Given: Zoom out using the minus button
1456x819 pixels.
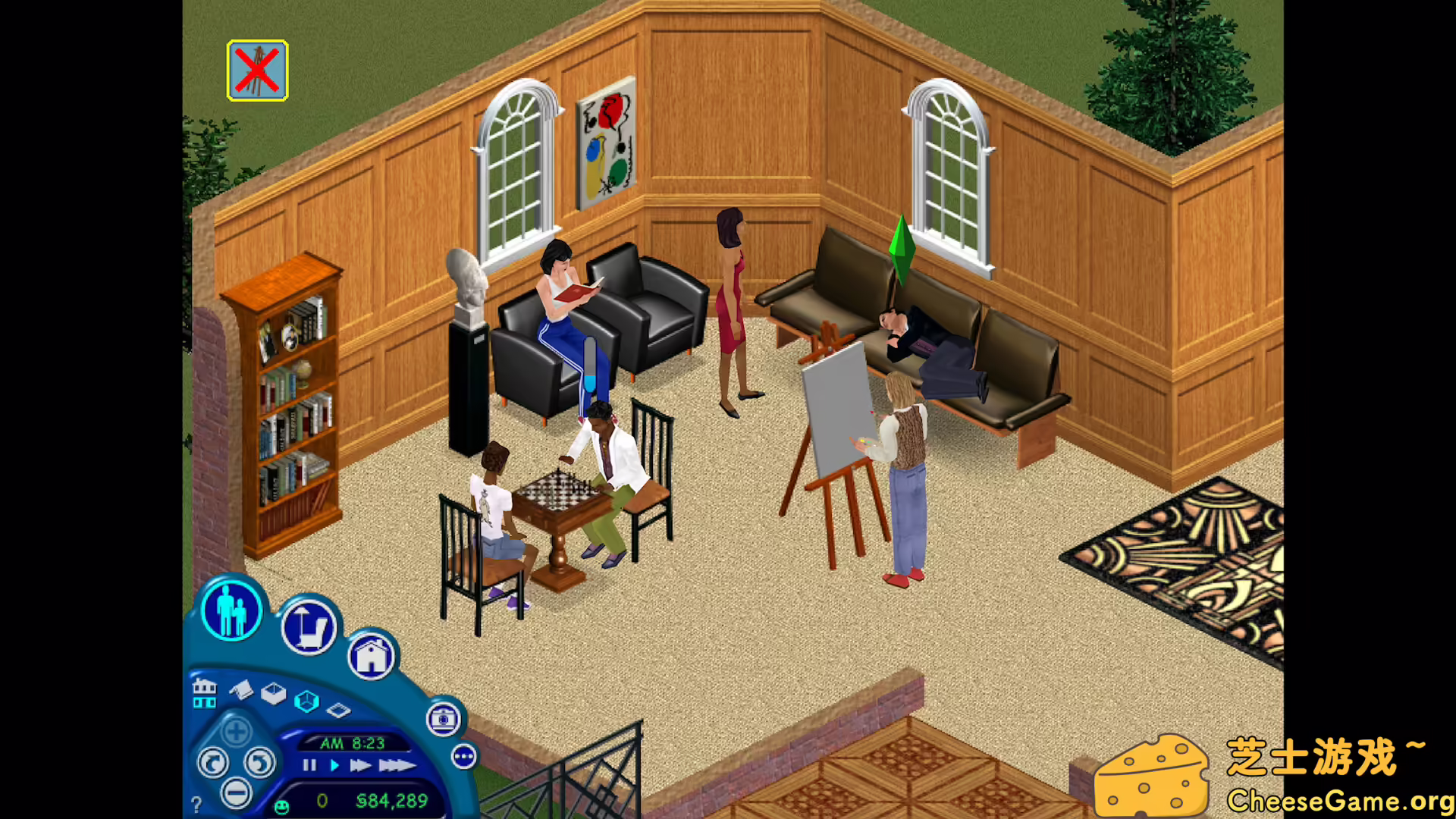Looking at the screenshot, I should pos(235,794).
